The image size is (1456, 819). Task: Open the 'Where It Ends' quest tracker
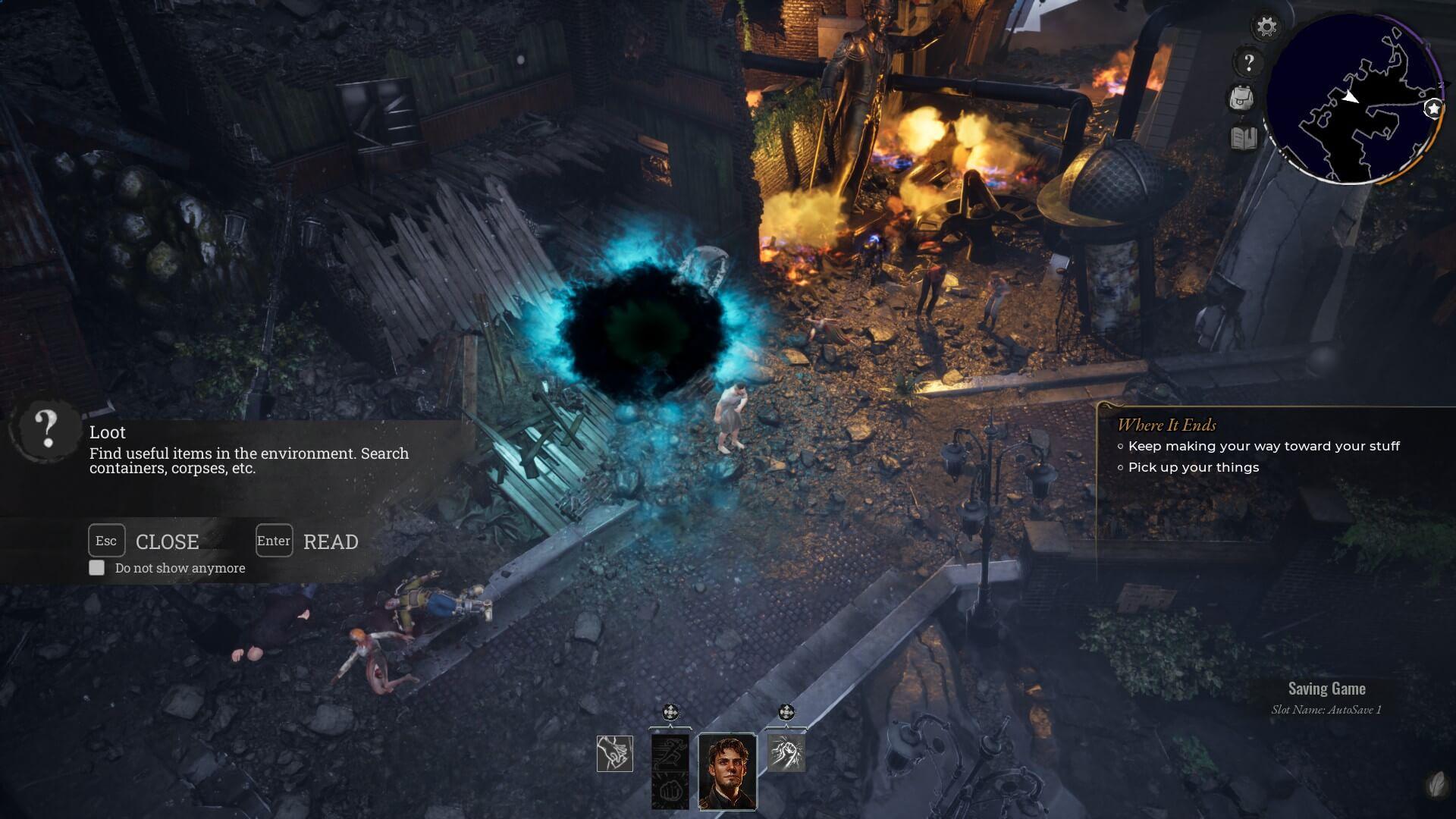pos(1166,425)
